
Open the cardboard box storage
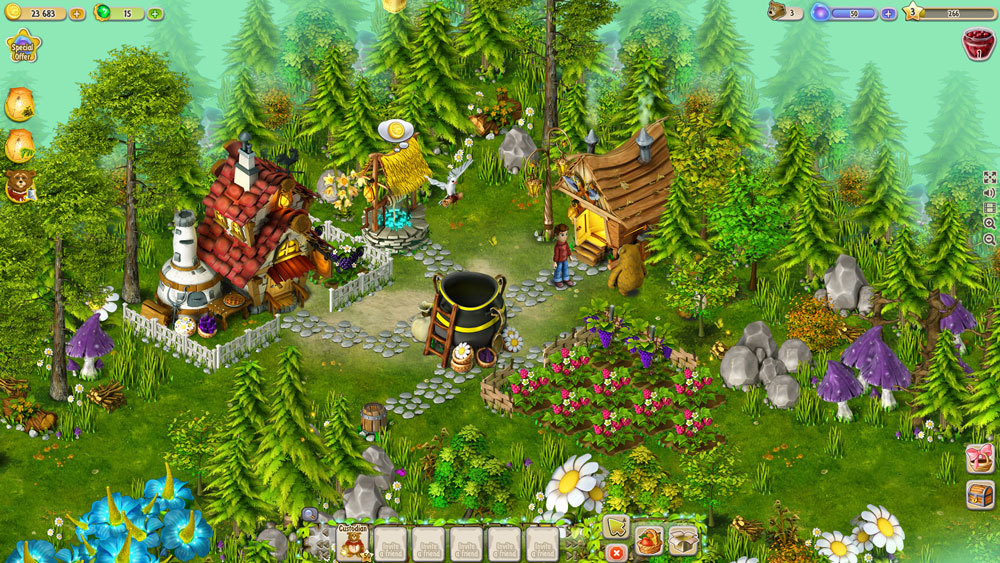[x=683, y=539]
